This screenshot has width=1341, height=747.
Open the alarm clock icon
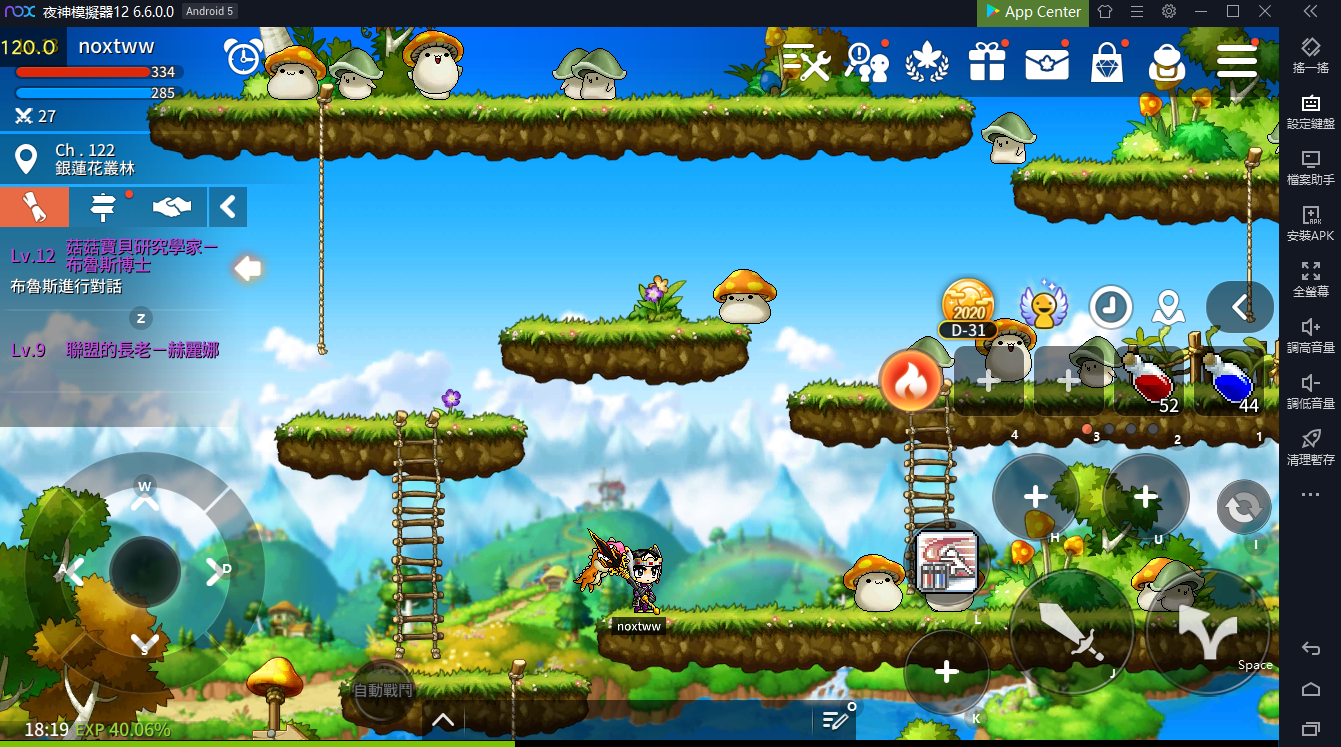(243, 57)
